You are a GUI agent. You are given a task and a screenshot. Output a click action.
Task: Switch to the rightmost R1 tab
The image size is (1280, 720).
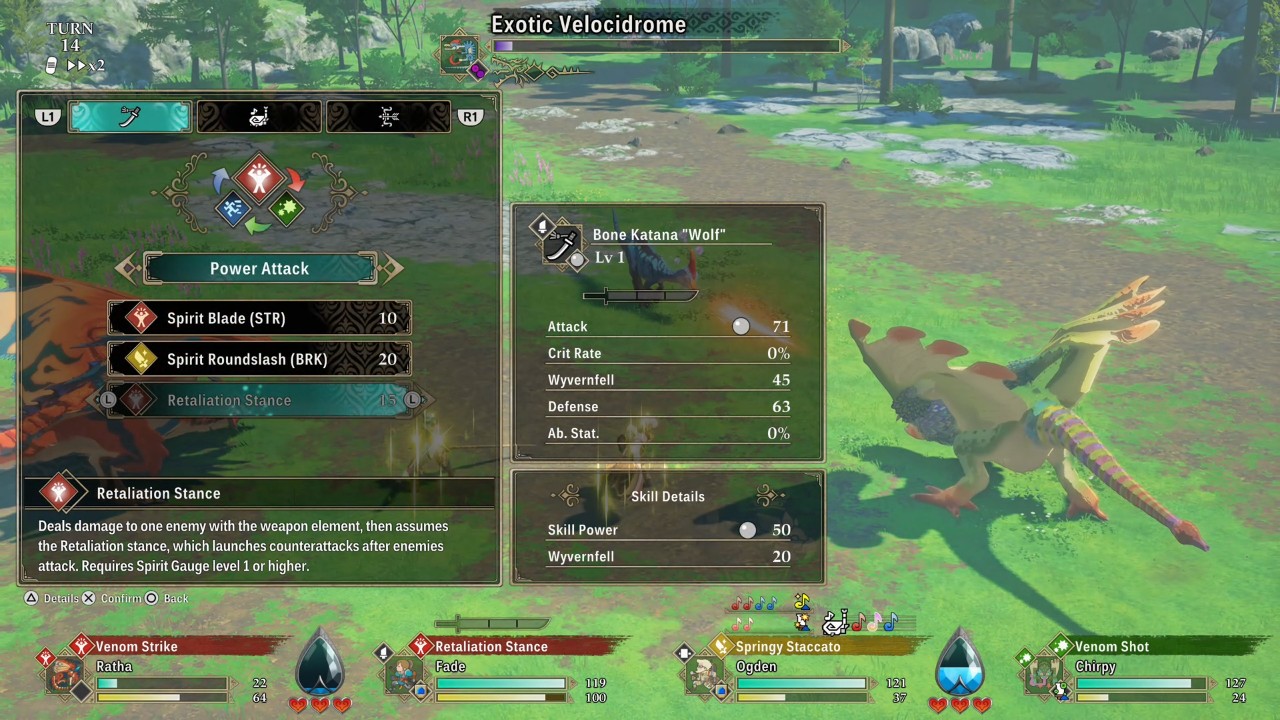tap(387, 116)
